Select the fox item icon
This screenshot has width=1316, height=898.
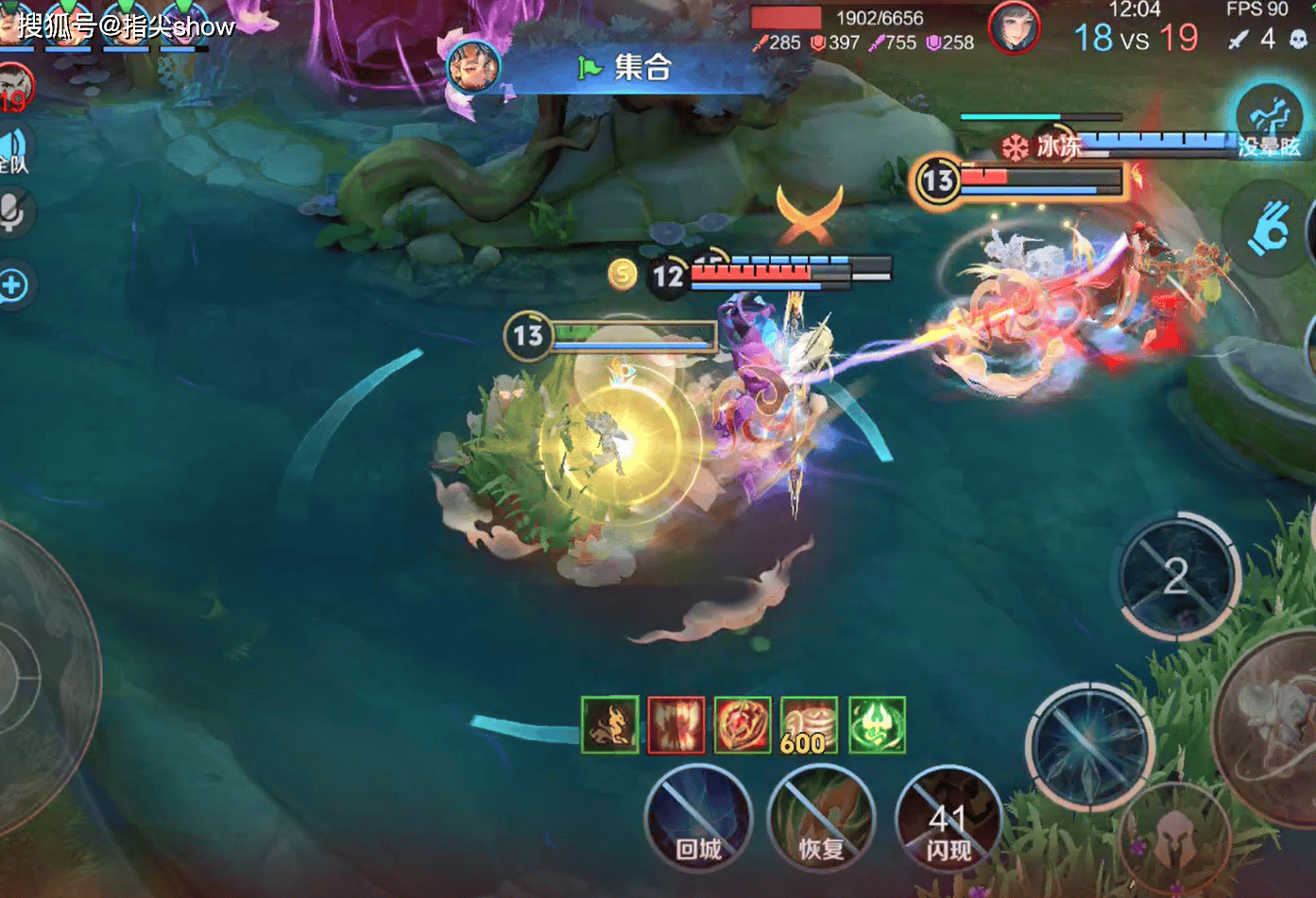[x=610, y=725]
